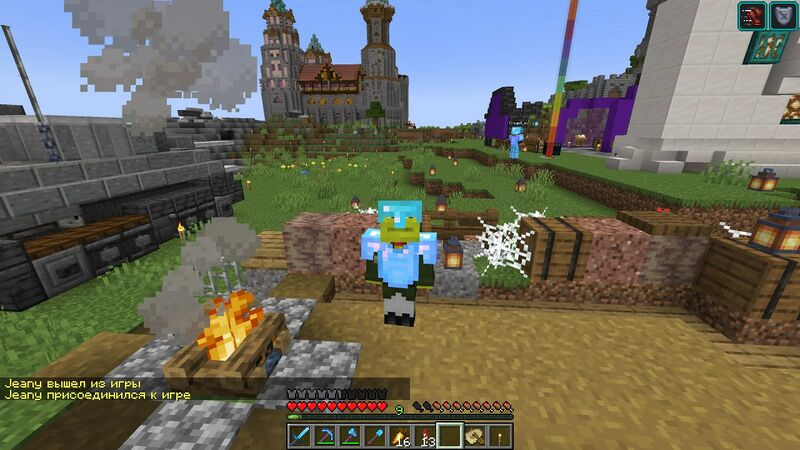Select the beige item next to the empty slot
Screen dimensions: 800x450
coord(475,436)
